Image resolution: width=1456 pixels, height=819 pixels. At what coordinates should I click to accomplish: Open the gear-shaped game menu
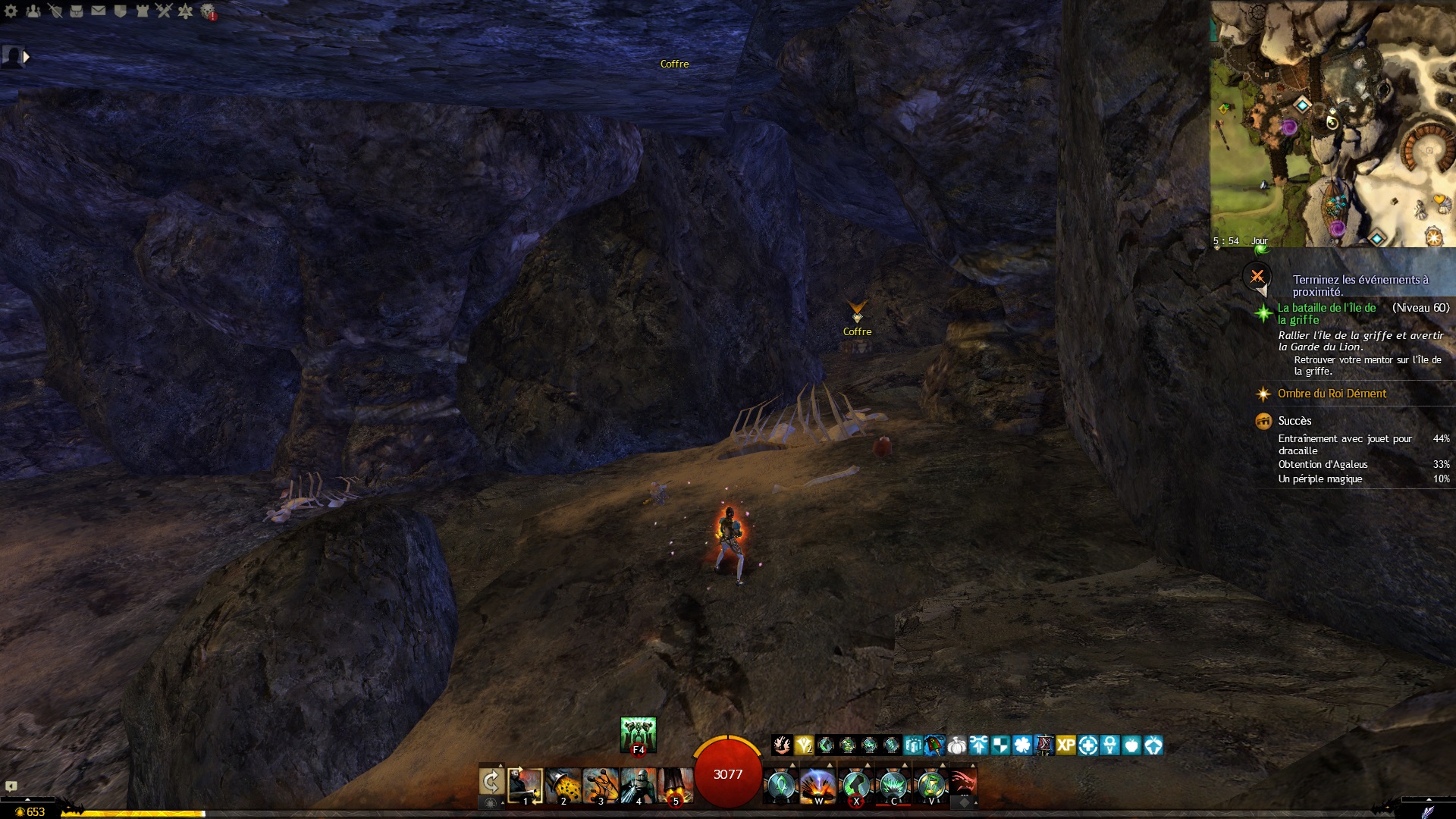11,11
